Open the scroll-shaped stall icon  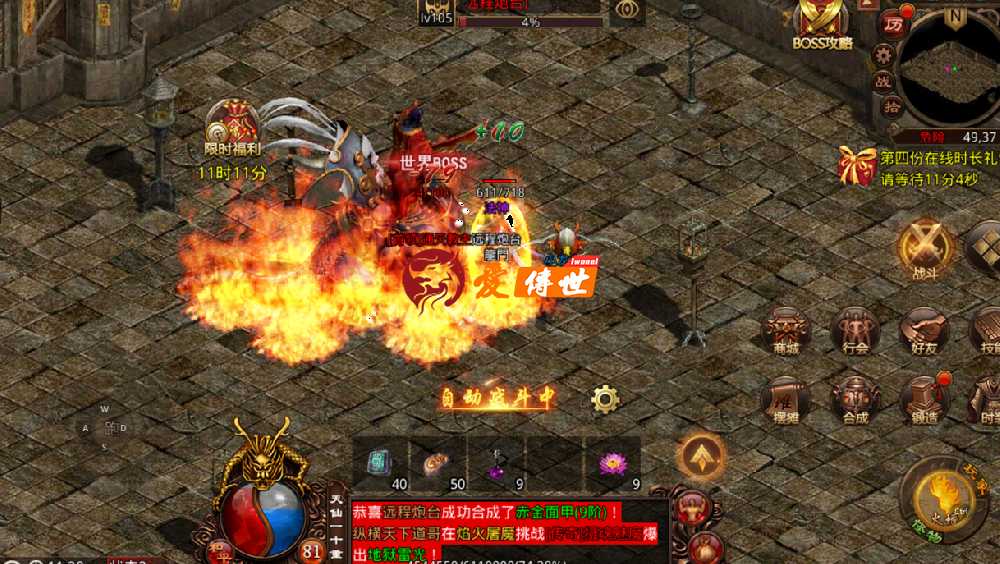click(786, 399)
